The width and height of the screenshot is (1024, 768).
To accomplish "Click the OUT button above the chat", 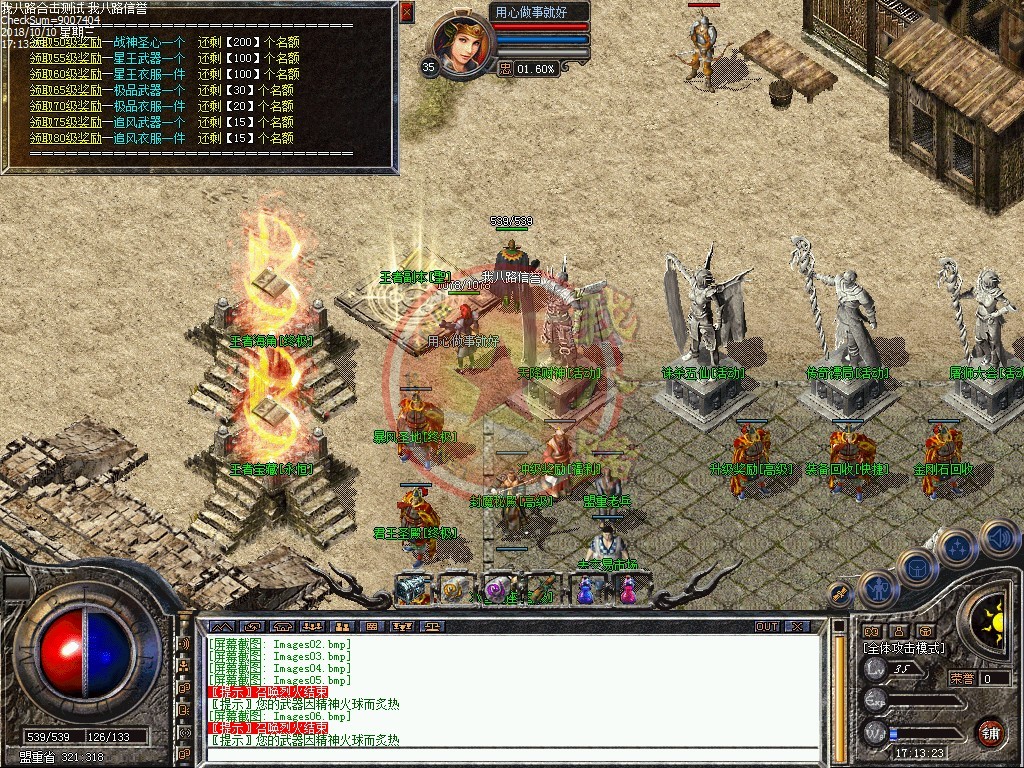I will (x=767, y=626).
